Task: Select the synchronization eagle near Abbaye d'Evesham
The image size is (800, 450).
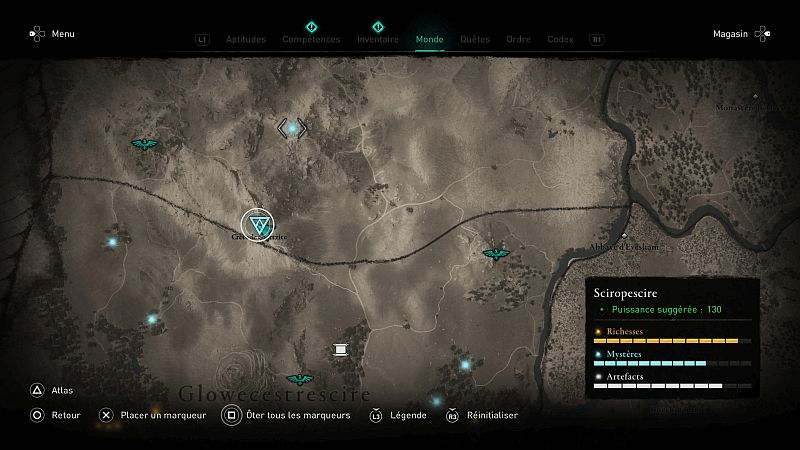Action: click(x=495, y=254)
